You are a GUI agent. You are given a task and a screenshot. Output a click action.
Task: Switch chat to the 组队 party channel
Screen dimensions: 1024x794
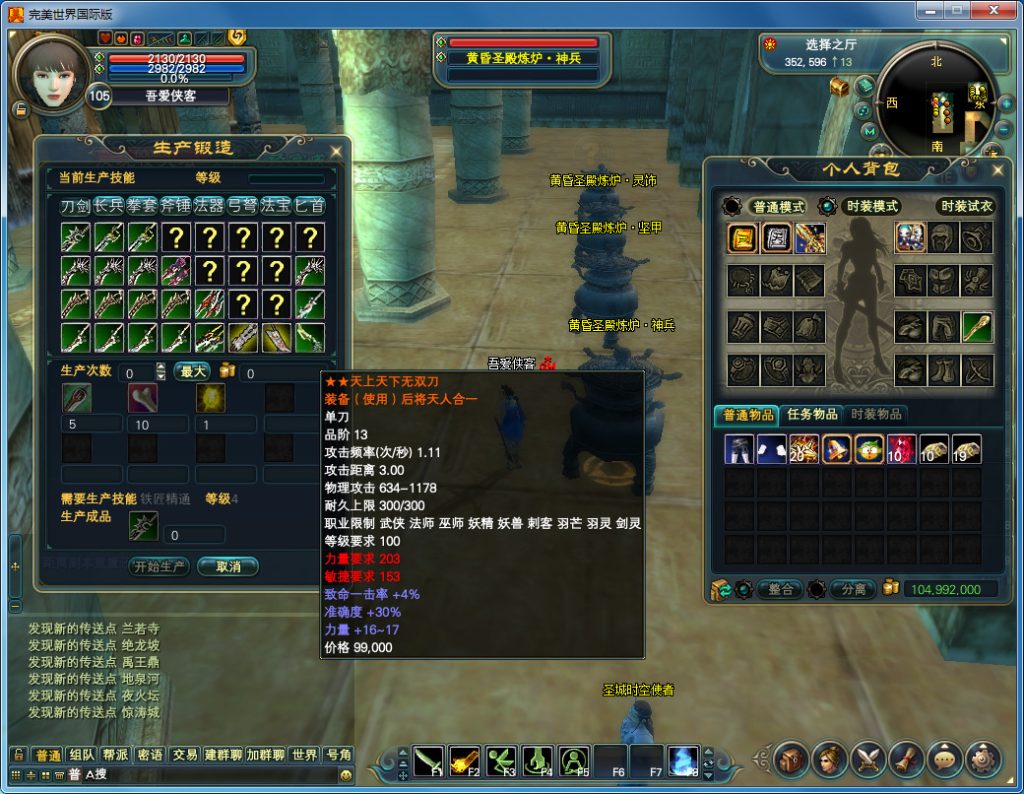coord(82,755)
